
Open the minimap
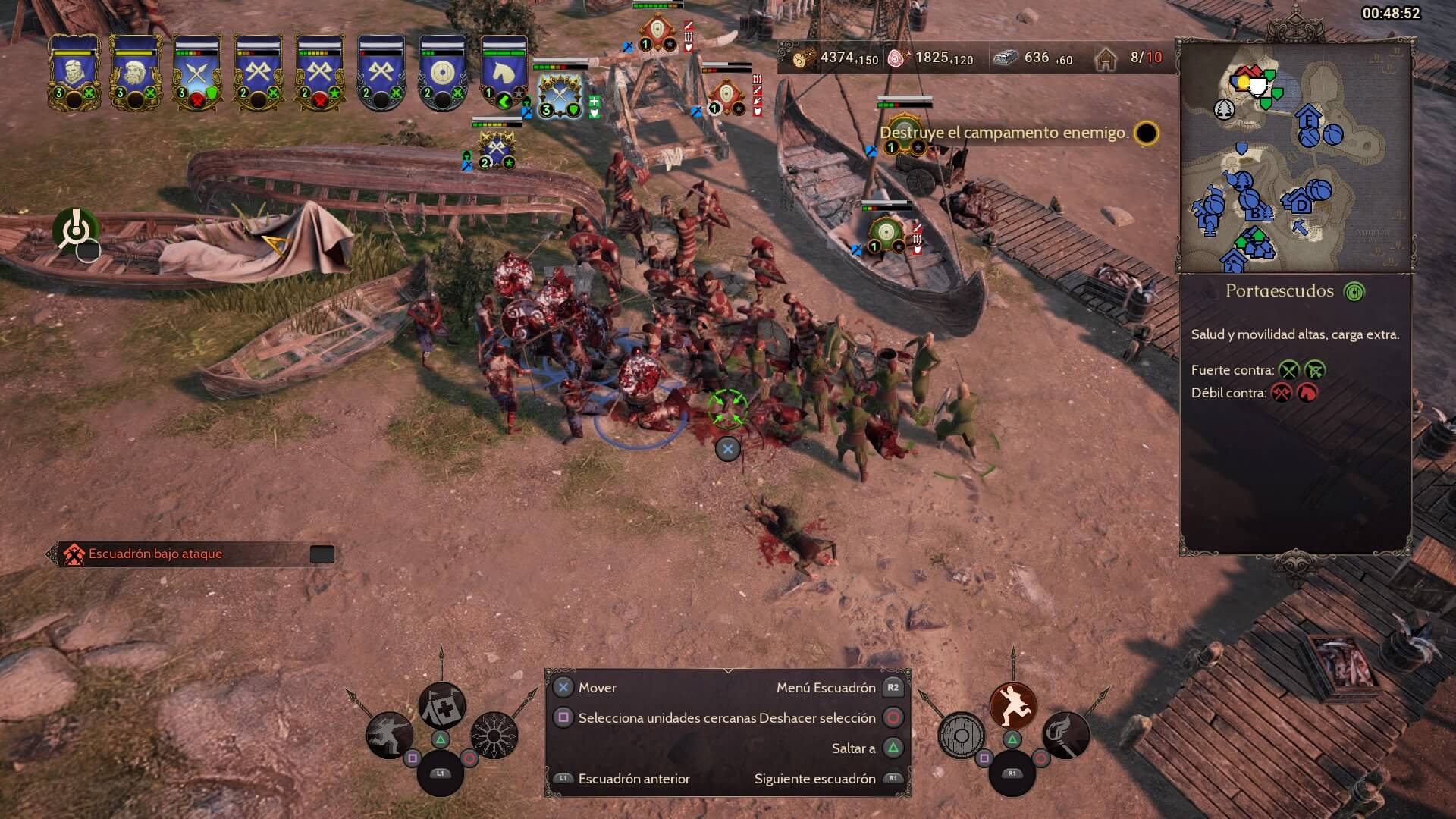click(x=1295, y=158)
